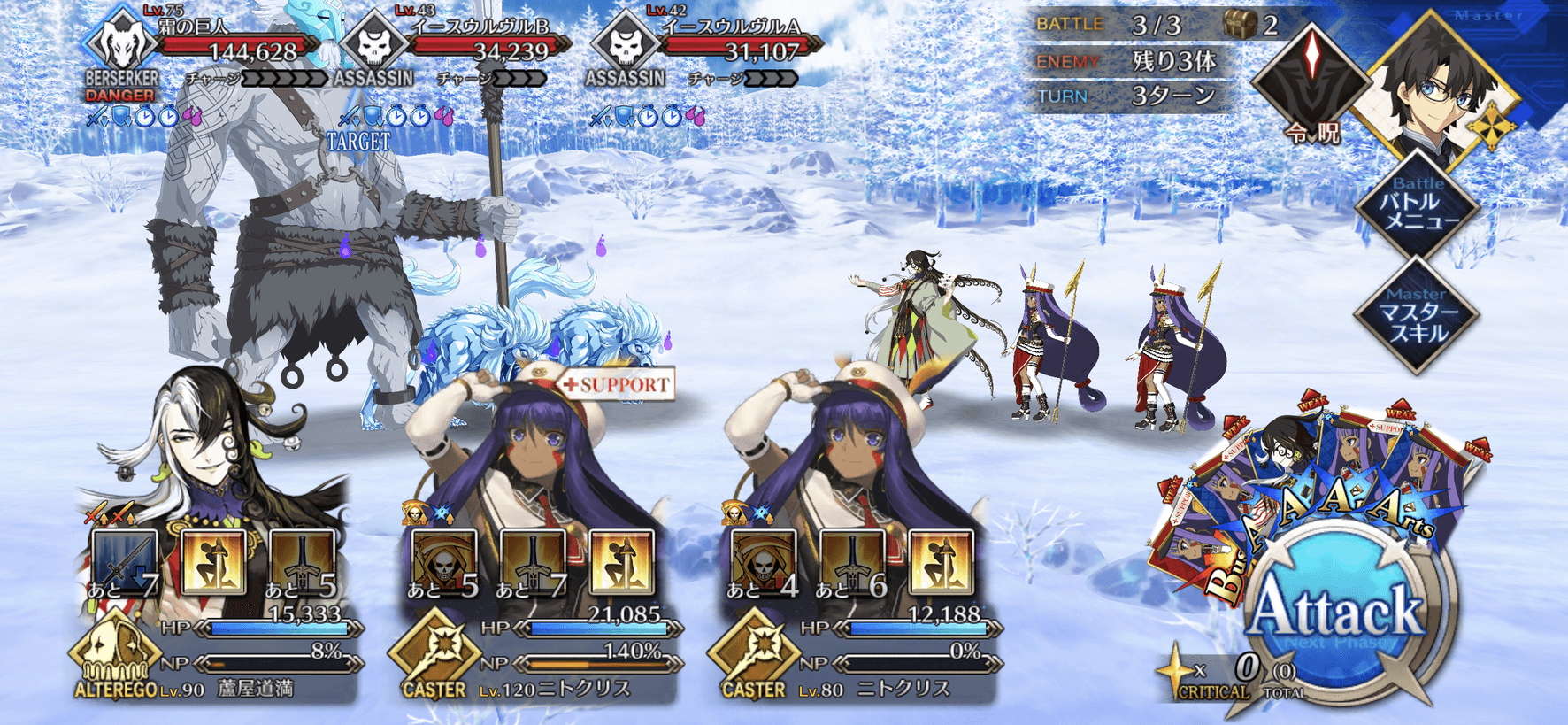Activate Lv.80 ニトクリス's ready third skill
The height and width of the screenshot is (725, 1568).
click(941, 563)
